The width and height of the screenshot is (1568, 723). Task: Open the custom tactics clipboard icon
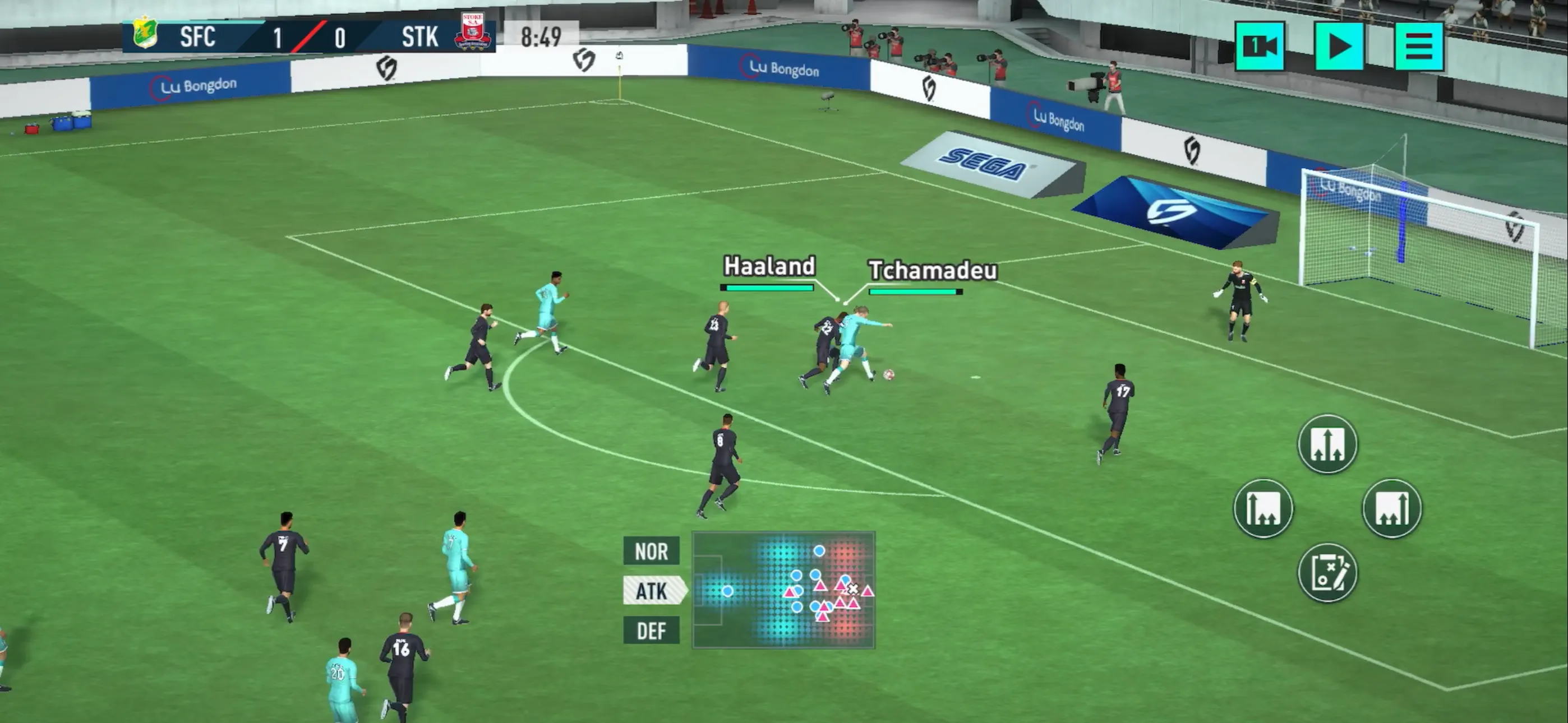(x=1327, y=572)
